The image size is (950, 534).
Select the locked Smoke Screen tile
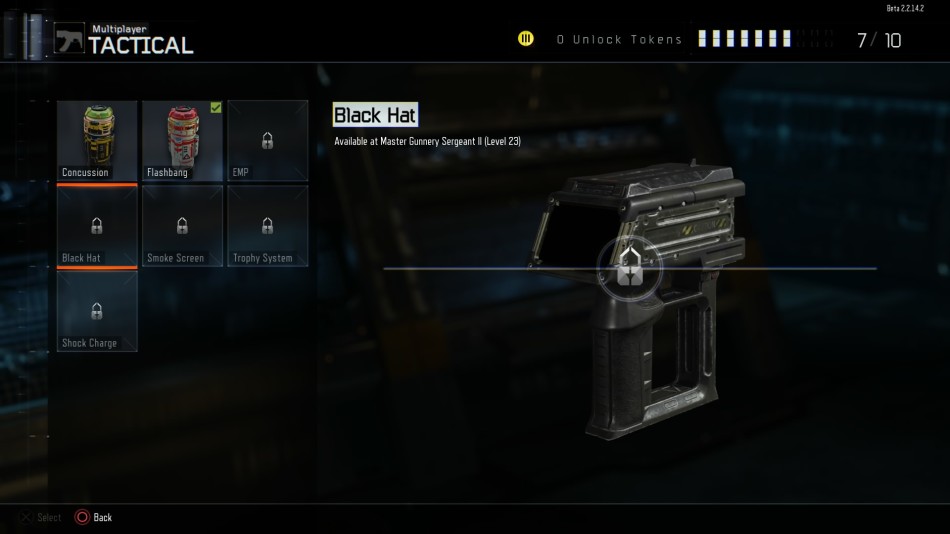pyautogui.click(x=182, y=227)
